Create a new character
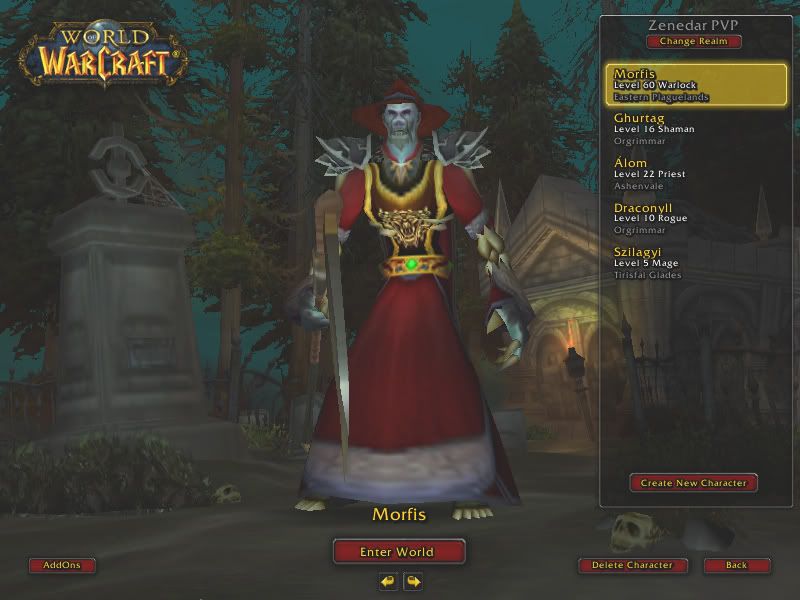This screenshot has width=800, height=600. pos(693,483)
